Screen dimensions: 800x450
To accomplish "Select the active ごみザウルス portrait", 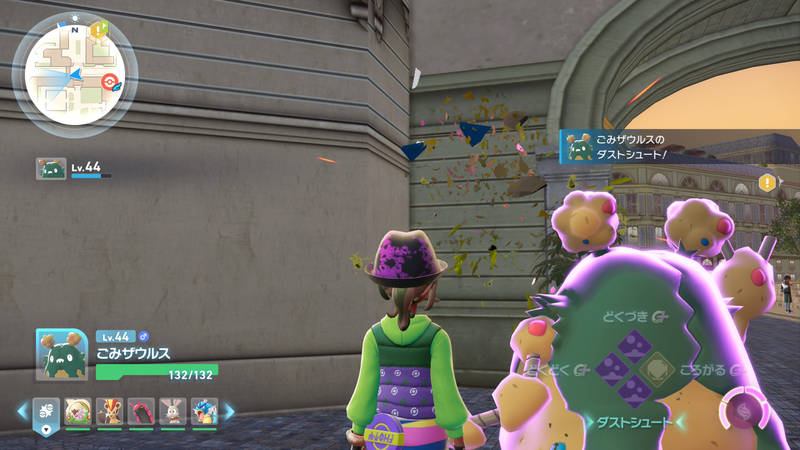I will pos(62,353).
